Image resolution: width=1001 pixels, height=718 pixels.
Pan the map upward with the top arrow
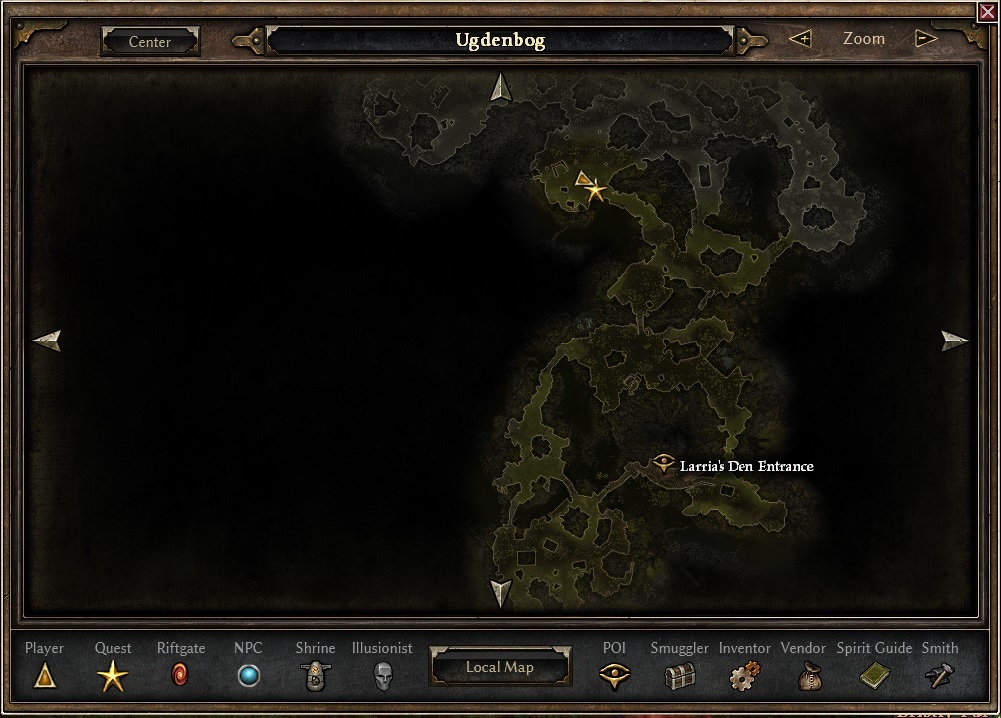500,88
